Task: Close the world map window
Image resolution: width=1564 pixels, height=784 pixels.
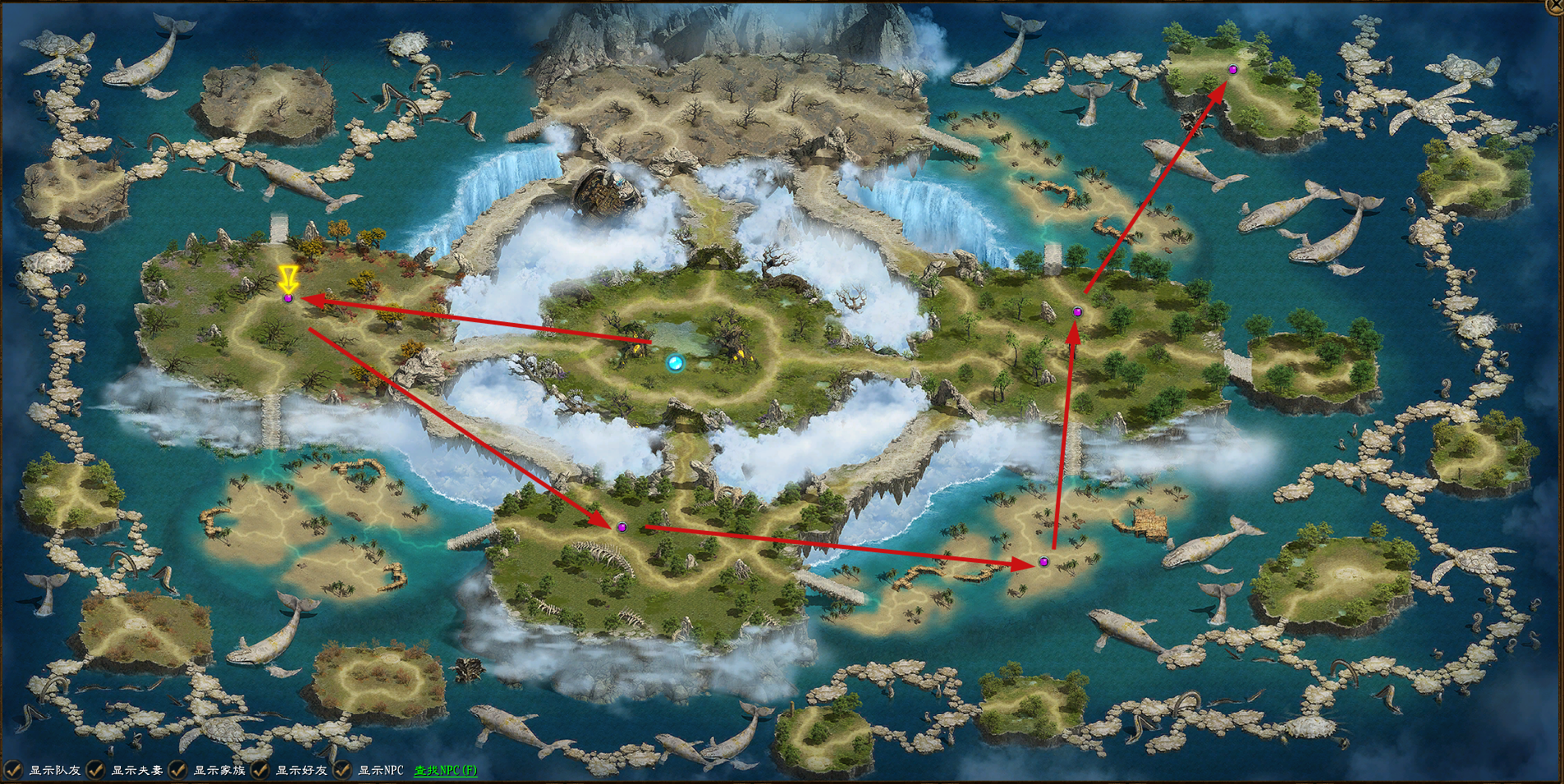Action: pyautogui.click(x=1556, y=6)
